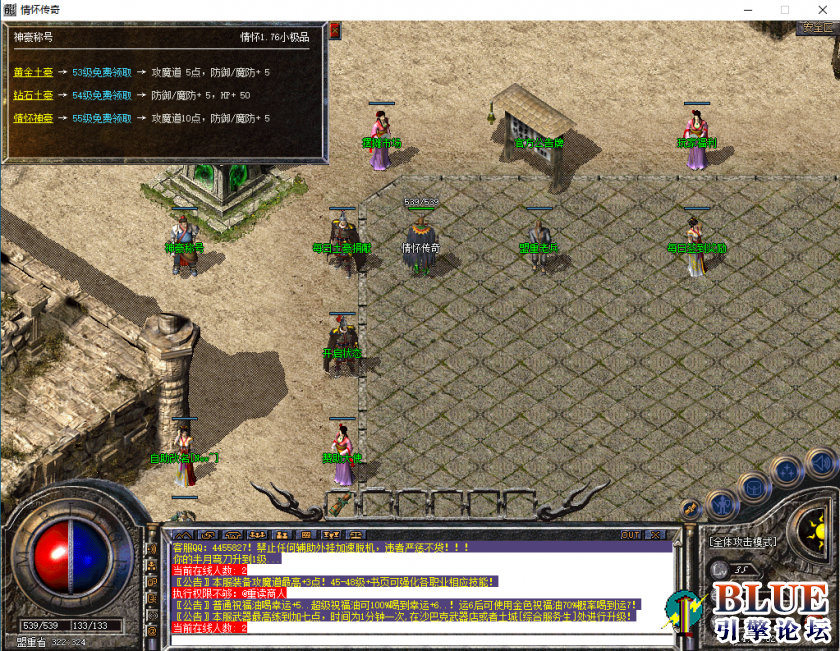
Task: Select the 黄金土豪 title link
Action: coord(31,73)
